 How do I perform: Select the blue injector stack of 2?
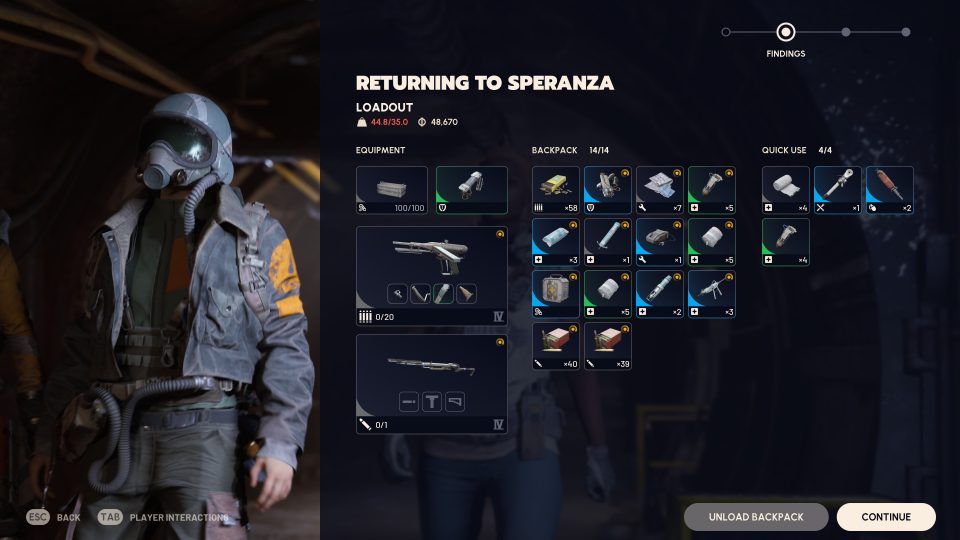pos(660,294)
